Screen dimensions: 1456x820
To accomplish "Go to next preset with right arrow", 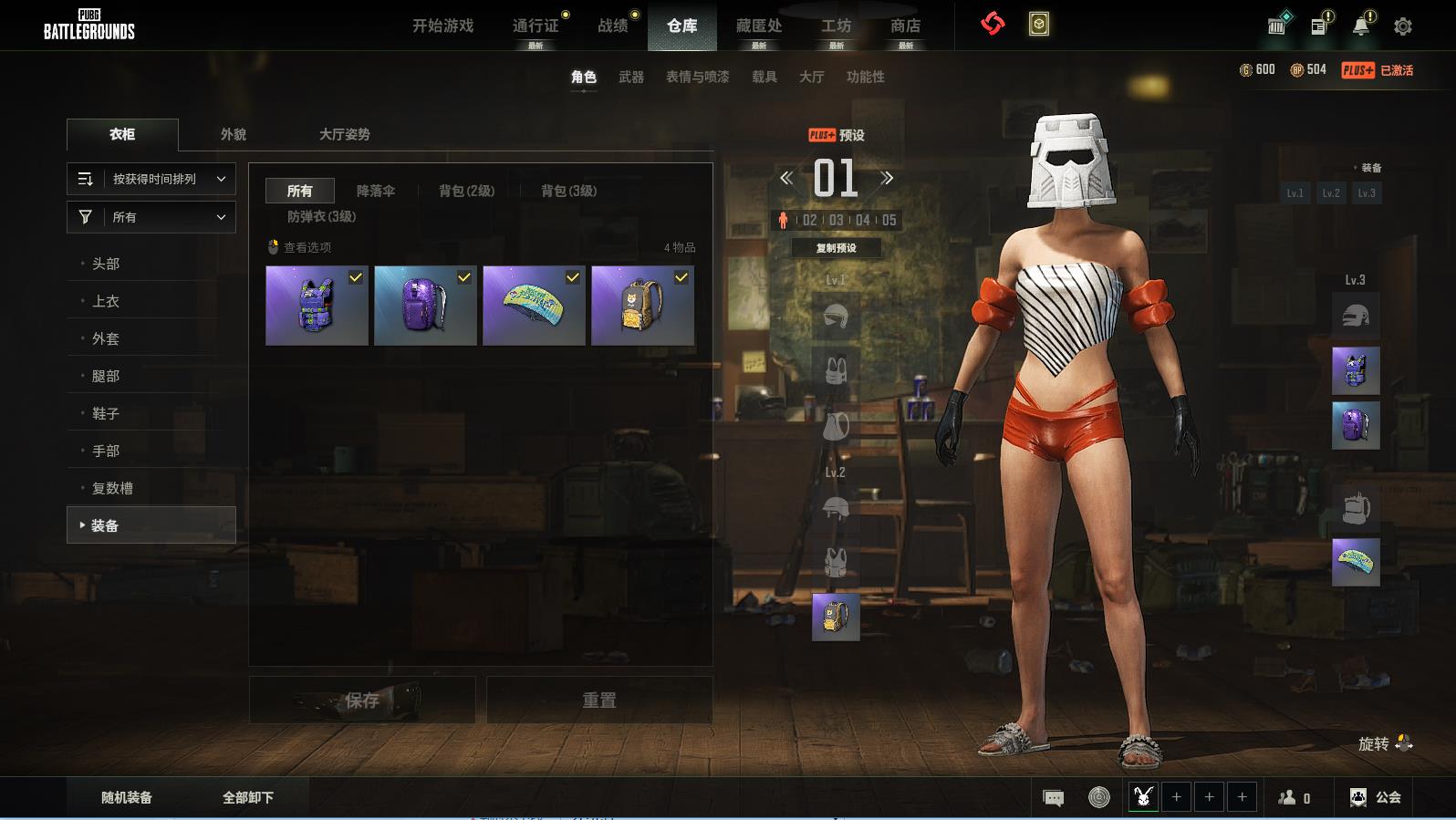I will (887, 178).
